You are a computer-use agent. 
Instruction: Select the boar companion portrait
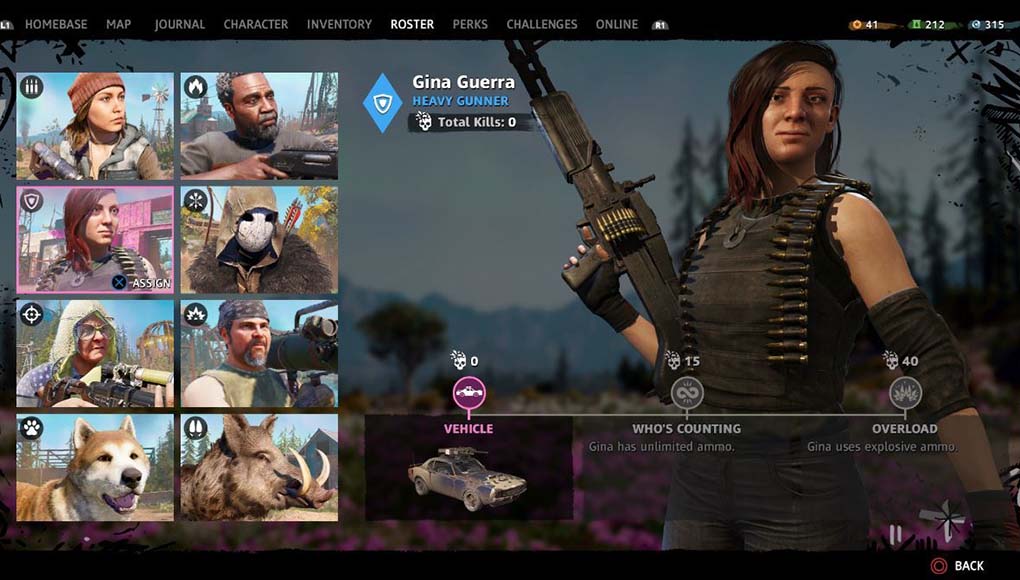coord(259,468)
